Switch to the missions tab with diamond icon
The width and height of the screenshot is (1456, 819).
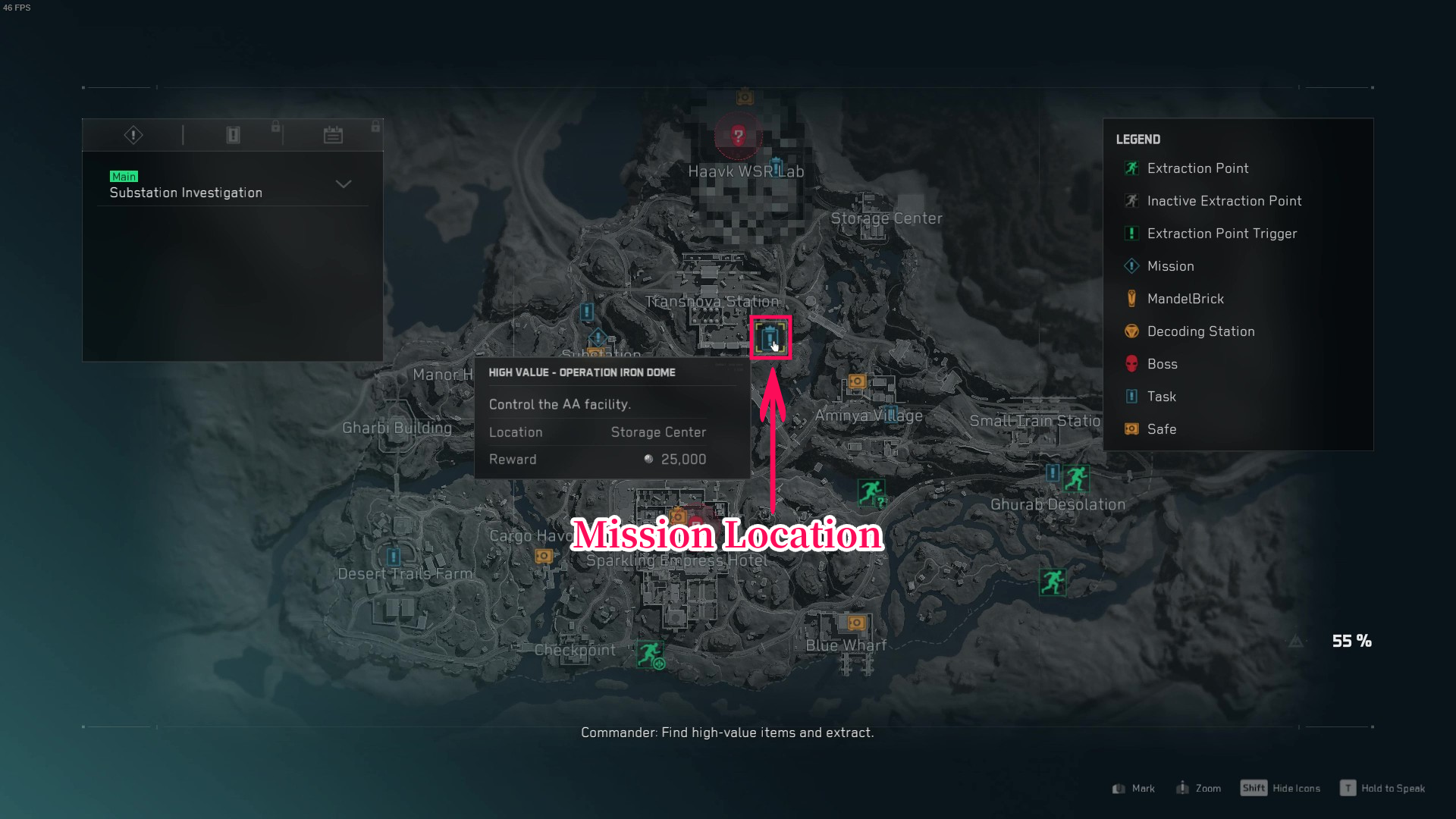(x=133, y=134)
